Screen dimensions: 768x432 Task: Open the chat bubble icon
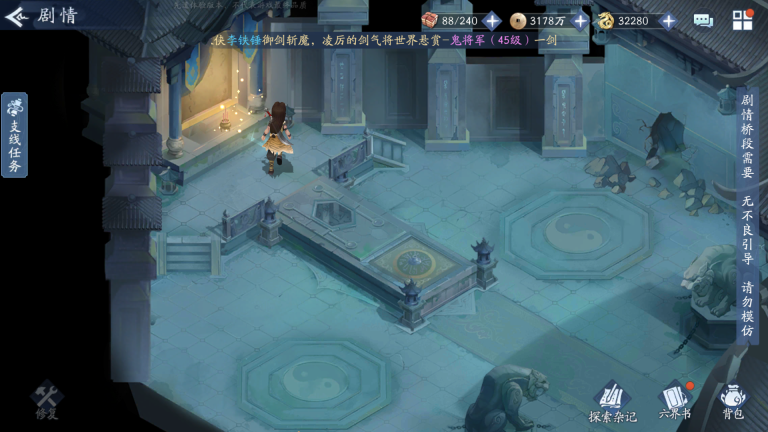pyautogui.click(x=703, y=21)
